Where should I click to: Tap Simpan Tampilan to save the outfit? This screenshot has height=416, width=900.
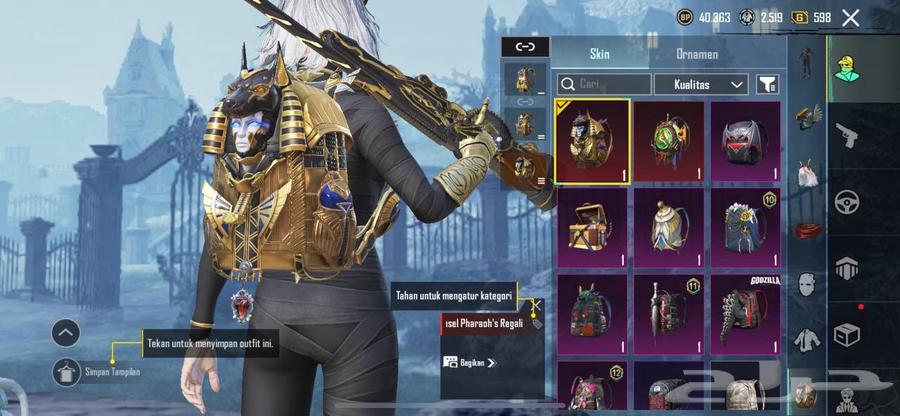click(x=98, y=372)
